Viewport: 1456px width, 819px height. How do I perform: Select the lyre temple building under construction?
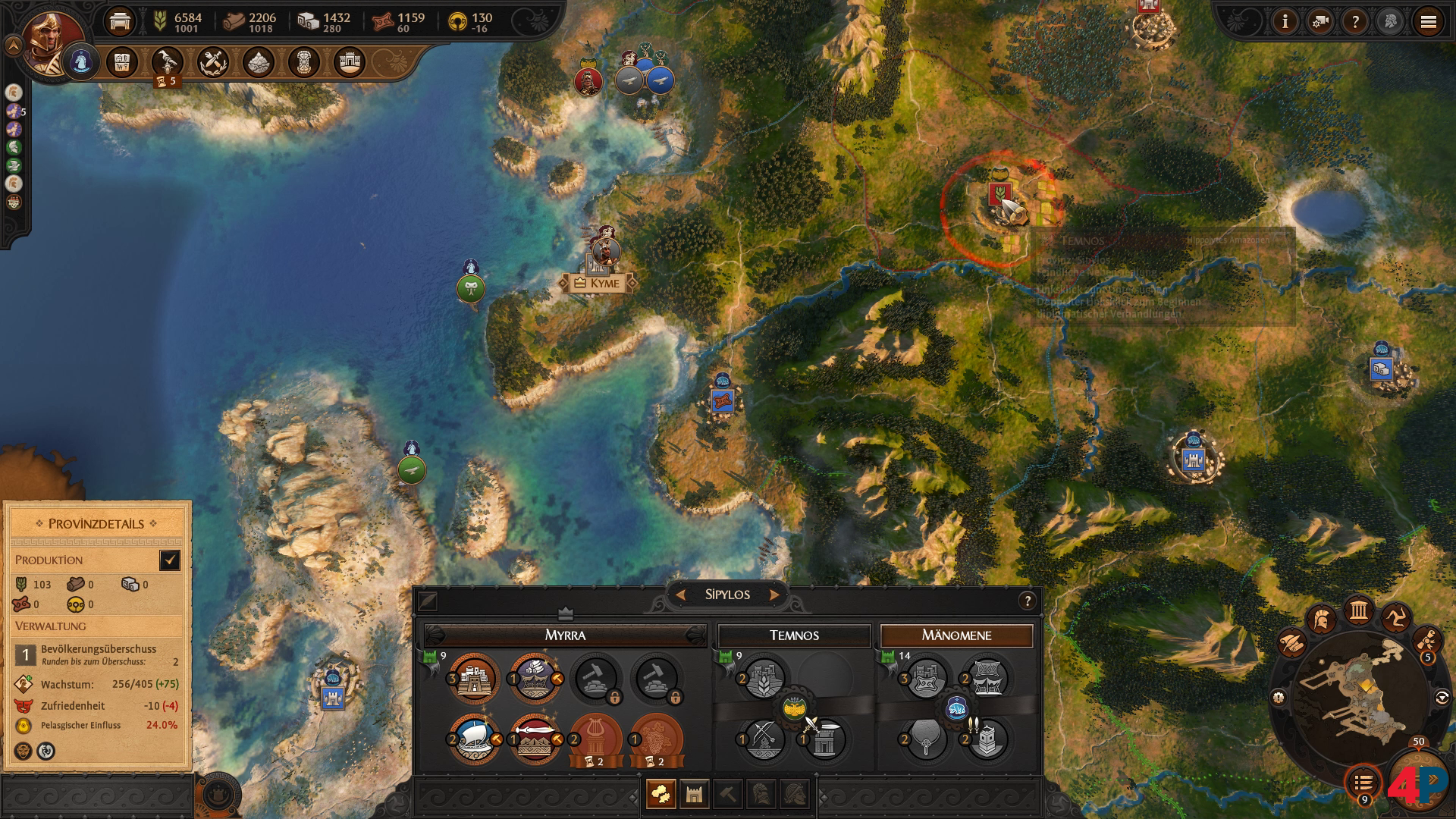click(595, 739)
